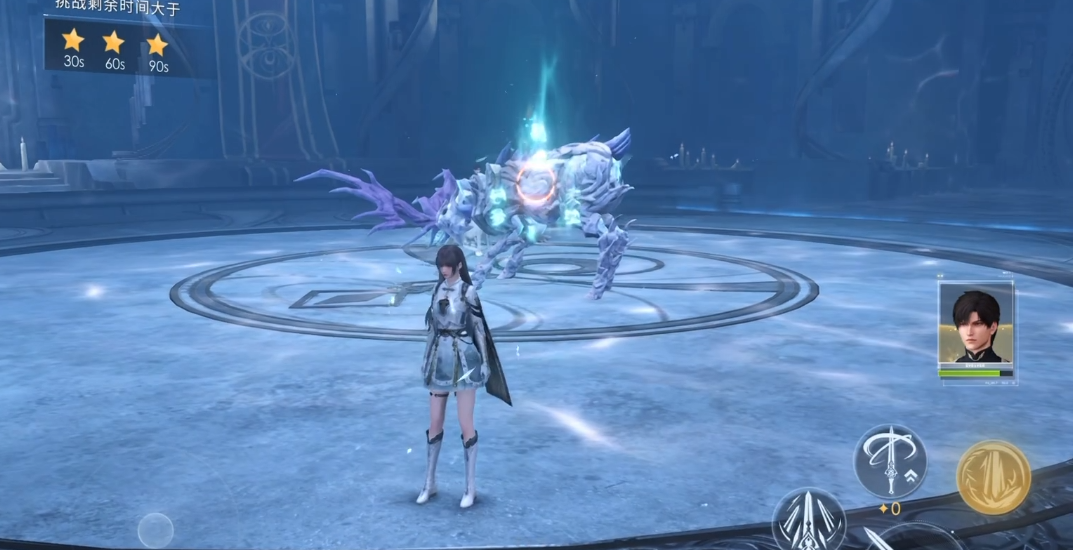Image resolution: width=1073 pixels, height=550 pixels.
Task: Use the sword-with-ring skill icon
Action: pos(890,461)
